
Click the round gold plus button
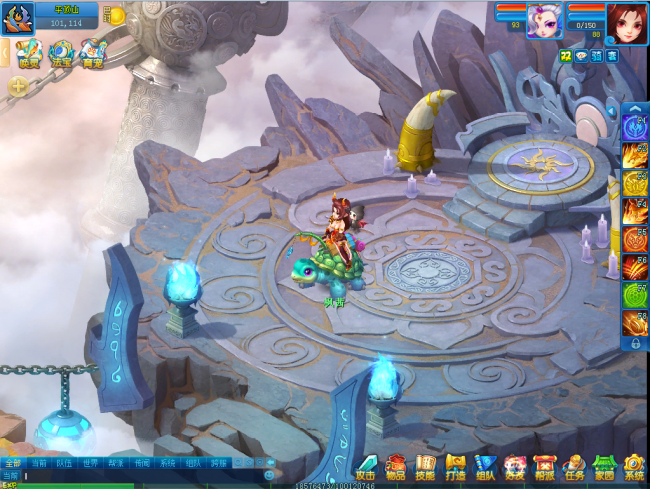tap(18, 87)
